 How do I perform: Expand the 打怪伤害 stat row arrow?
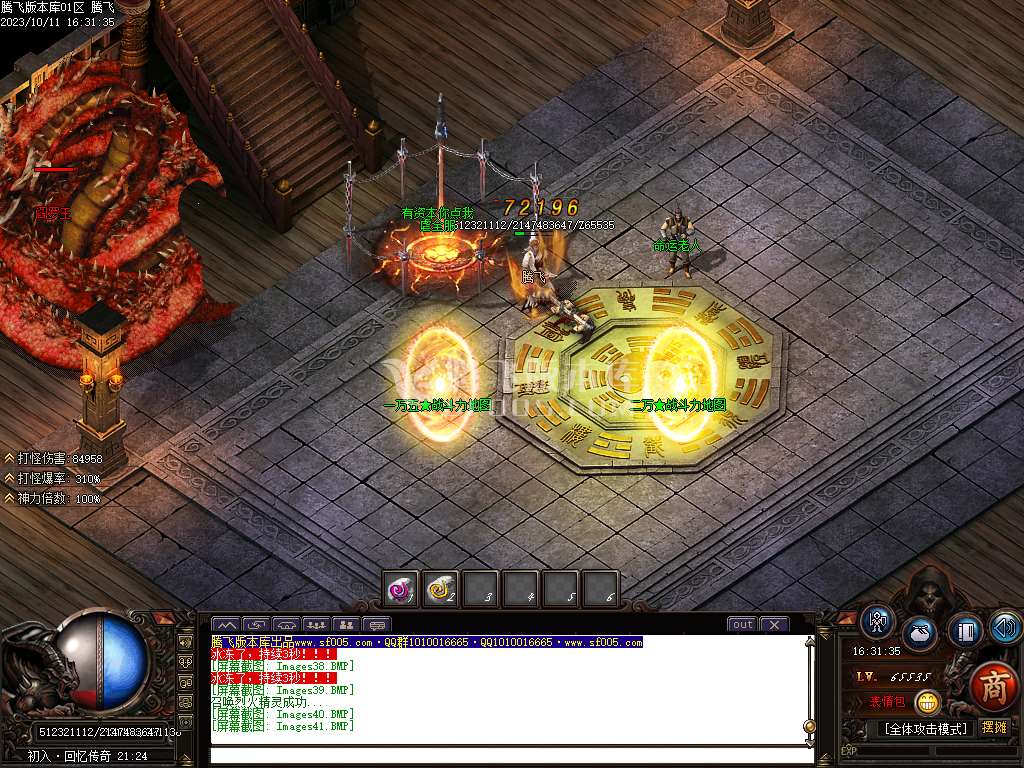tap(9, 458)
